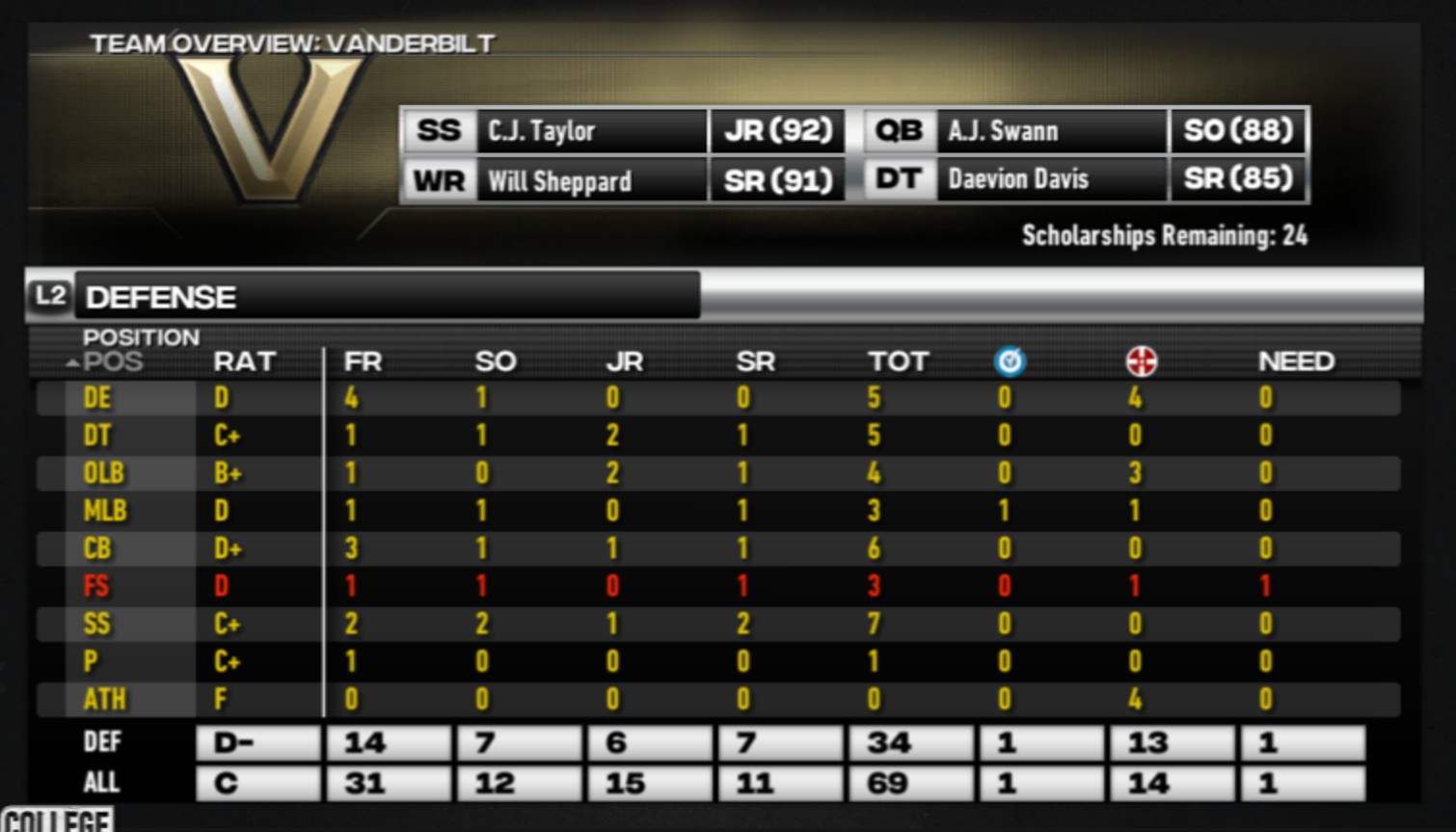Select the DT position row
The width and height of the screenshot is (1456, 832).
tap(97, 436)
